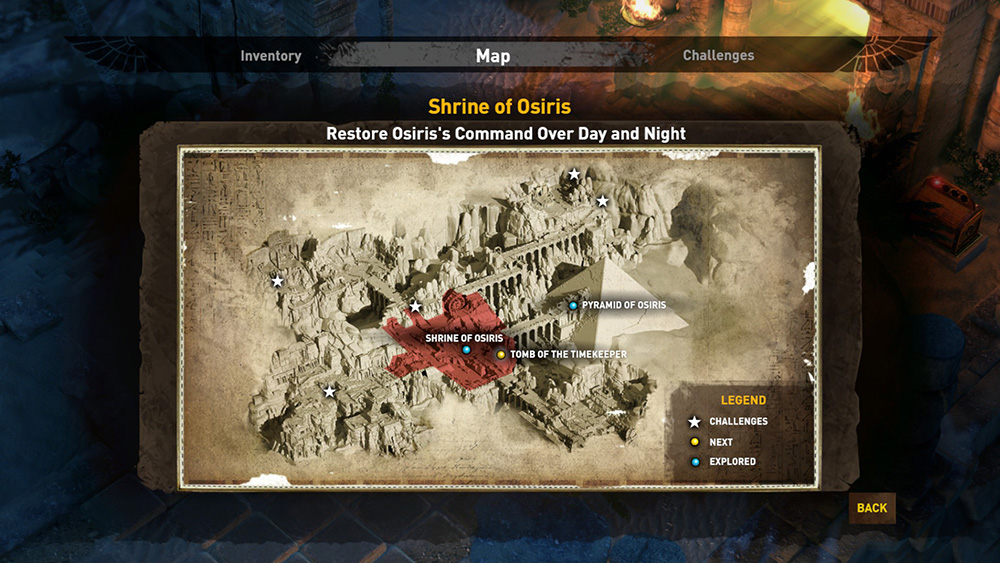Select the Shrine of Osiris map marker
Image resolution: width=1000 pixels, height=563 pixels.
(x=466, y=350)
